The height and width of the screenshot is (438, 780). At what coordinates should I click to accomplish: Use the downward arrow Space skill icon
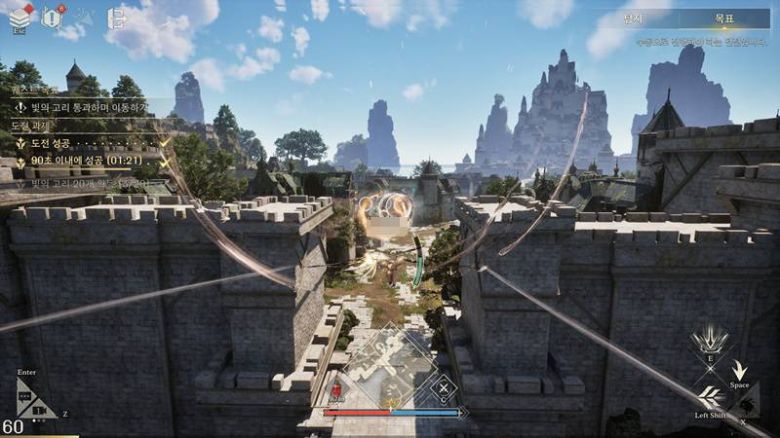click(x=739, y=371)
